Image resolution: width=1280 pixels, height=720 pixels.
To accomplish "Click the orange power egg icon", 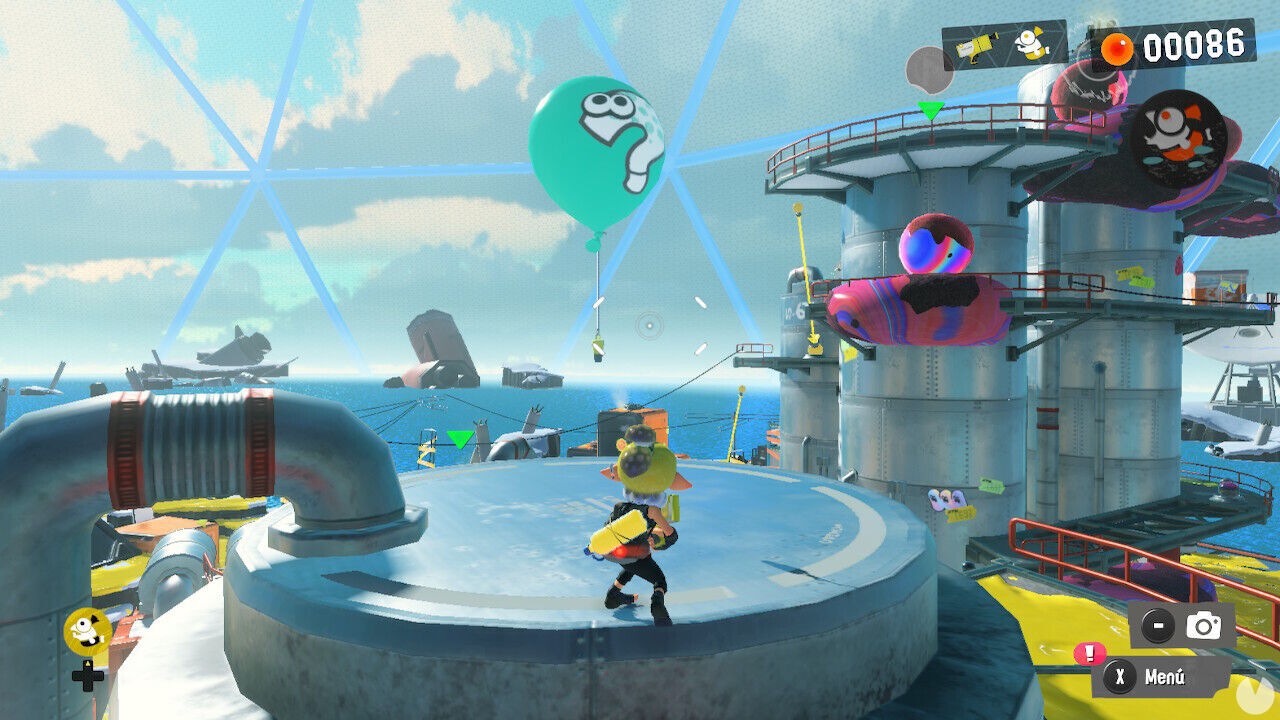I will click(1118, 48).
